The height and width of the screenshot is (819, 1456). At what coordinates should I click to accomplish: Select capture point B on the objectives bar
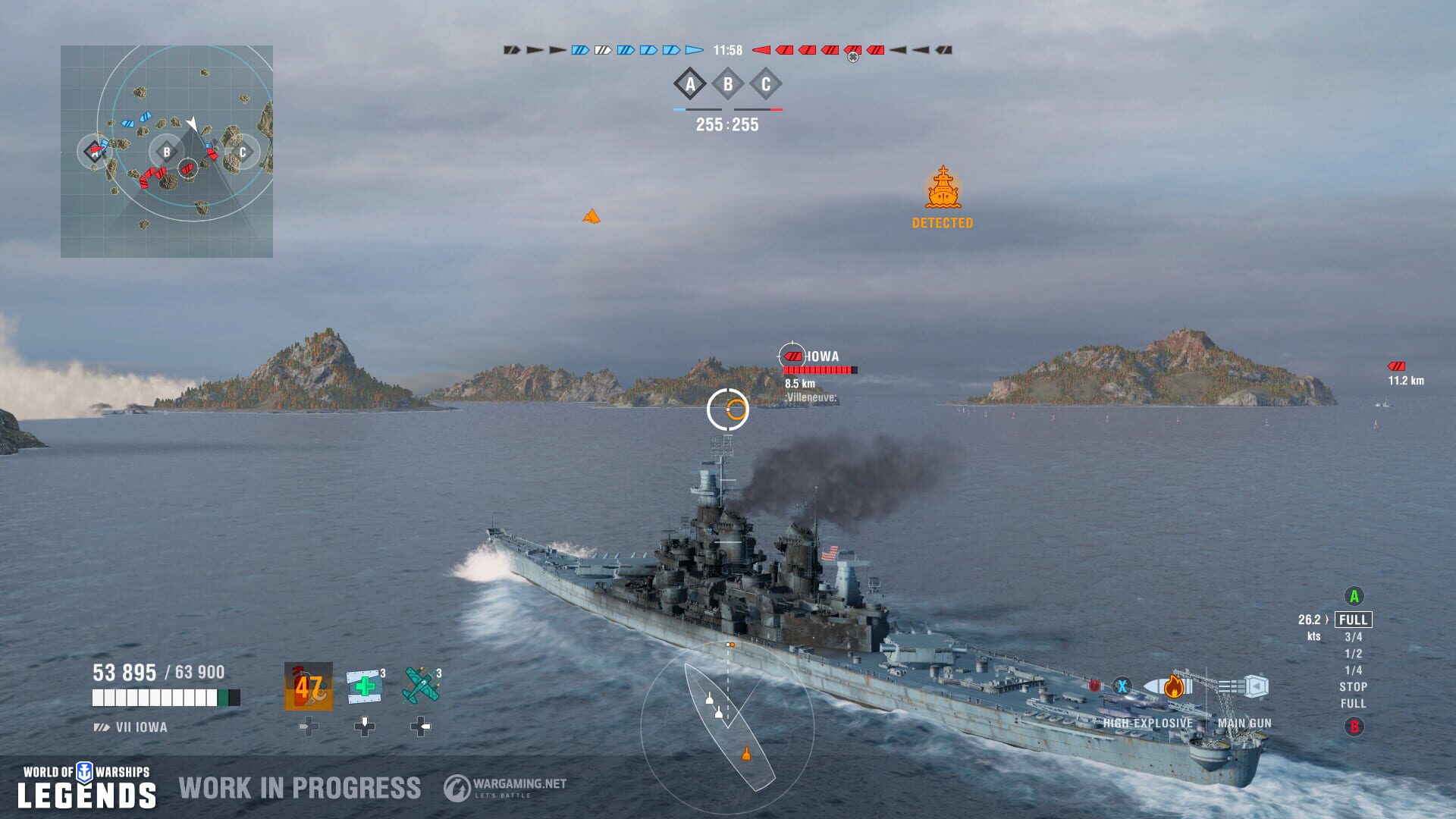tap(728, 86)
